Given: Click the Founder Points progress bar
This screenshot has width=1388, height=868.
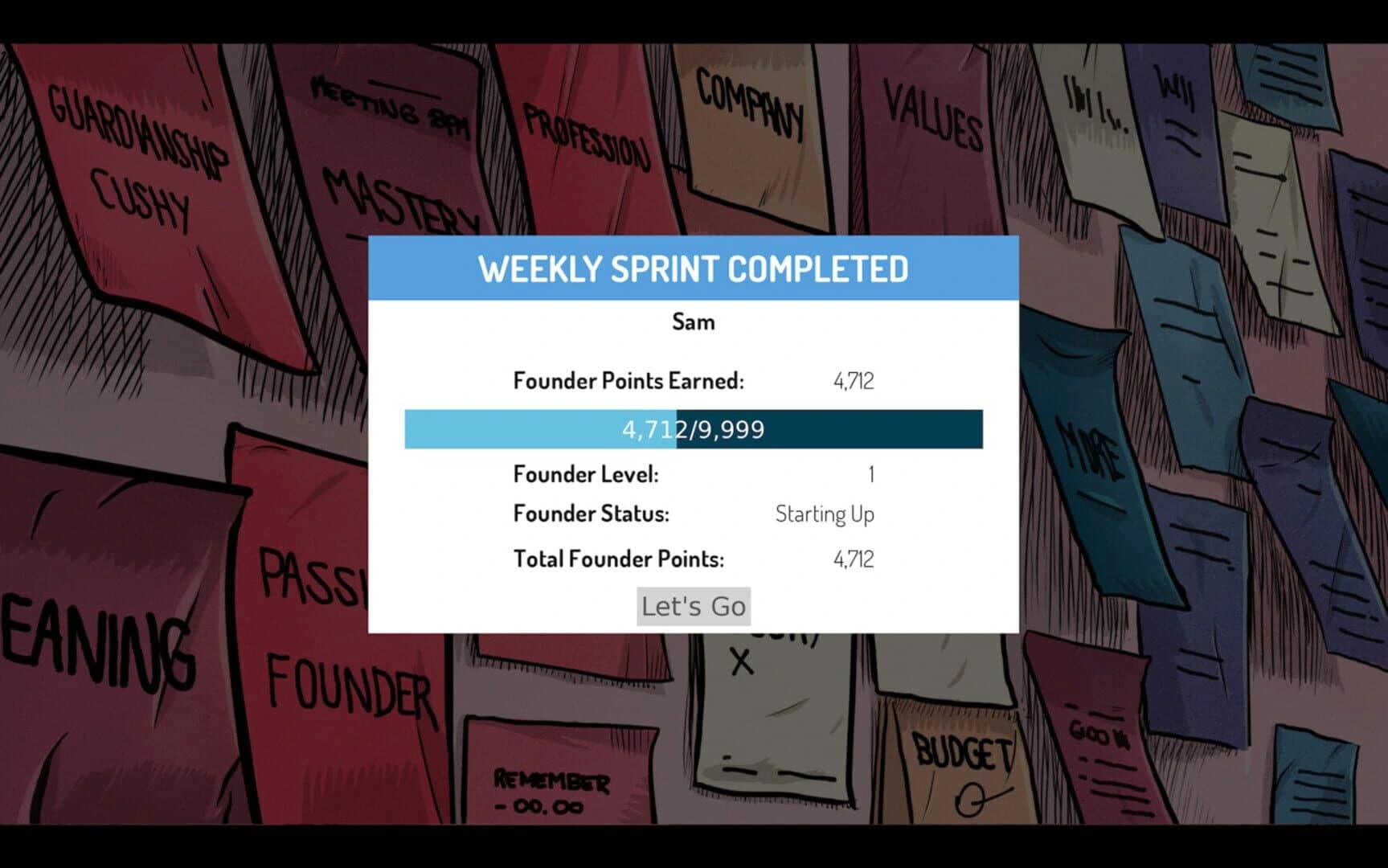Looking at the screenshot, I should [x=693, y=430].
